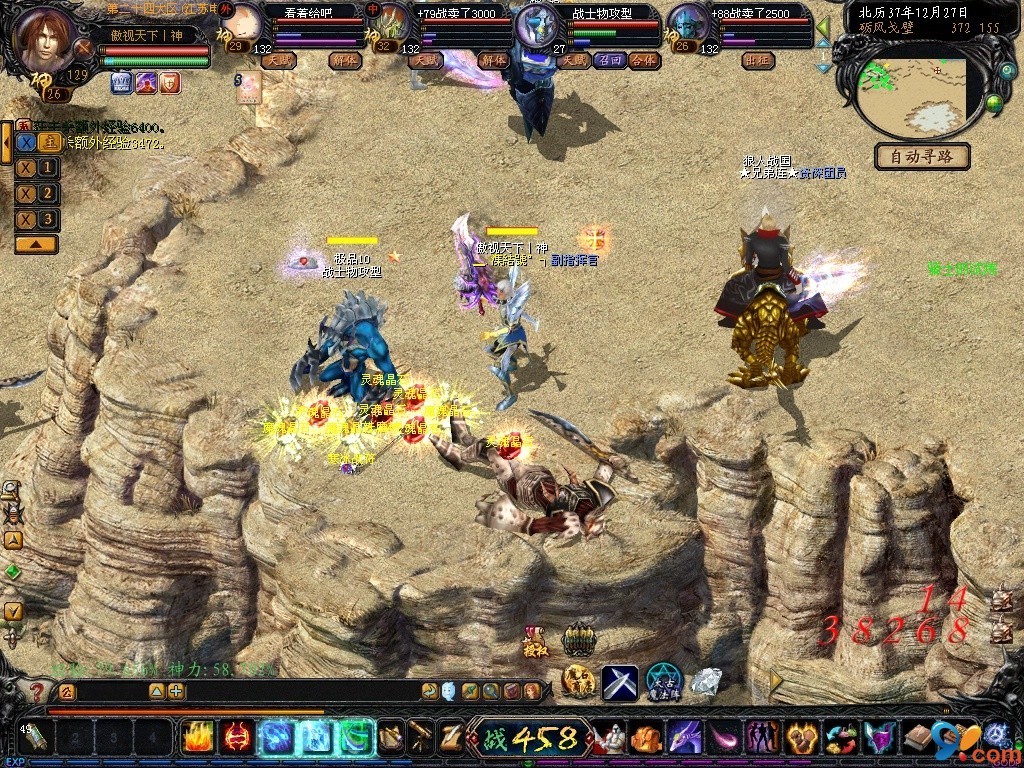Click the green globe button beside minimap
The height and width of the screenshot is (768, 1024).
[x=994, y=103]
